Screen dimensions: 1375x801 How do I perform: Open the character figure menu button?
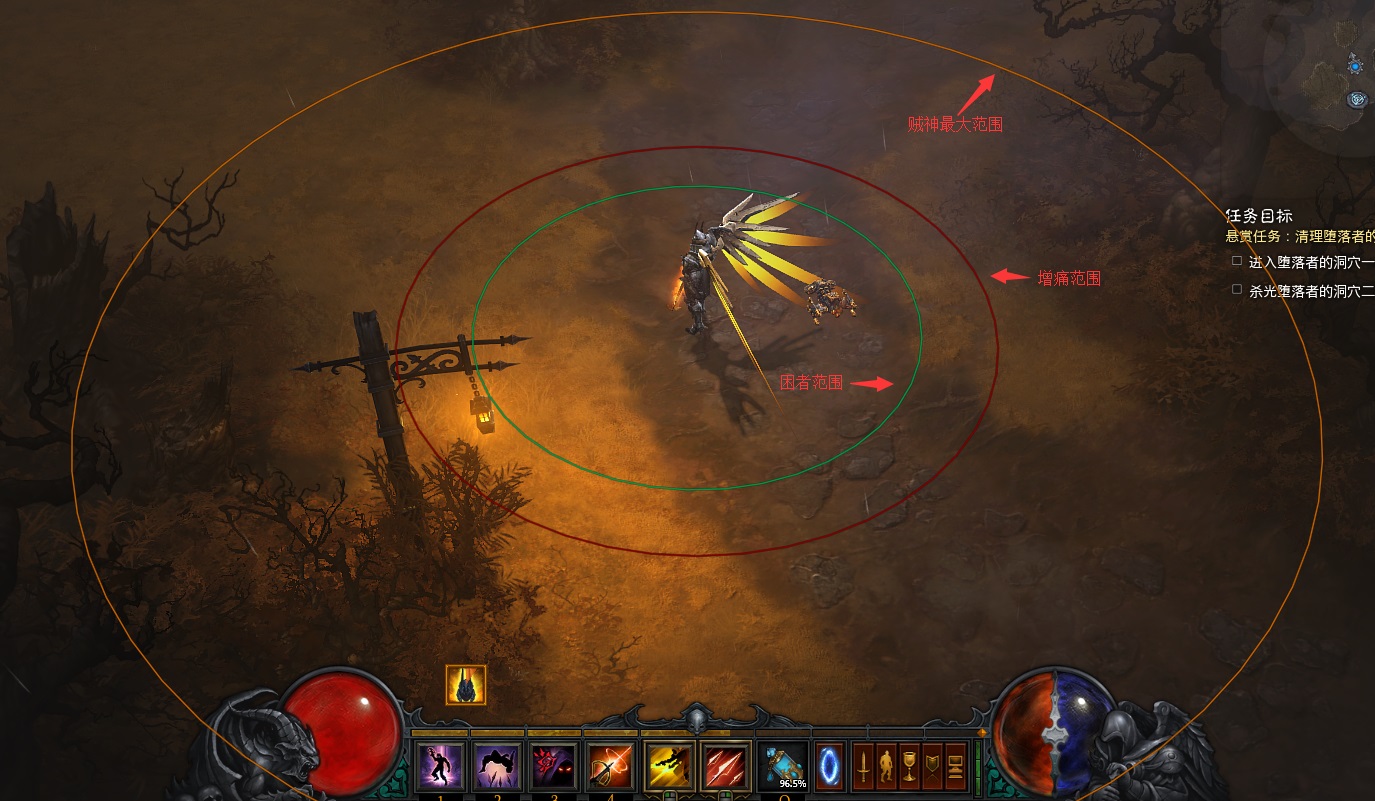(886, 767)
